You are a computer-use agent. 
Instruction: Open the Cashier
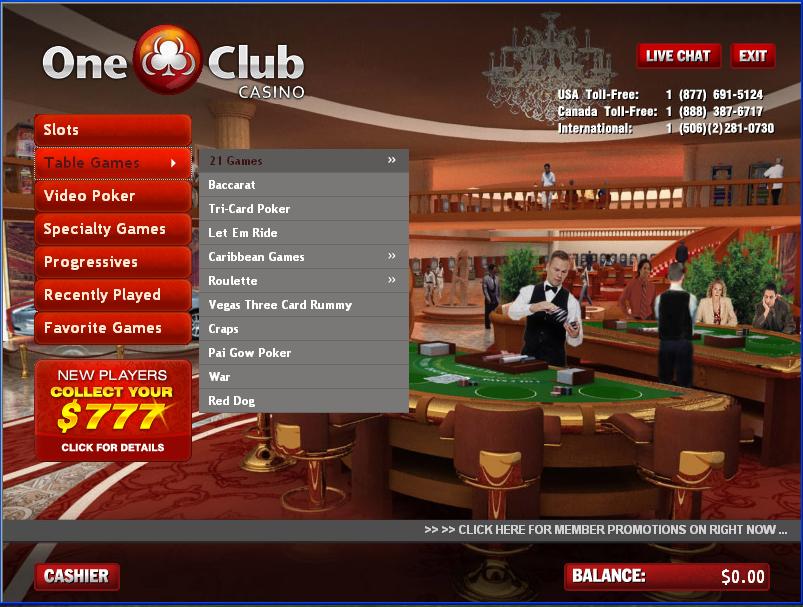pyautogui.click(x=76, y=576)
